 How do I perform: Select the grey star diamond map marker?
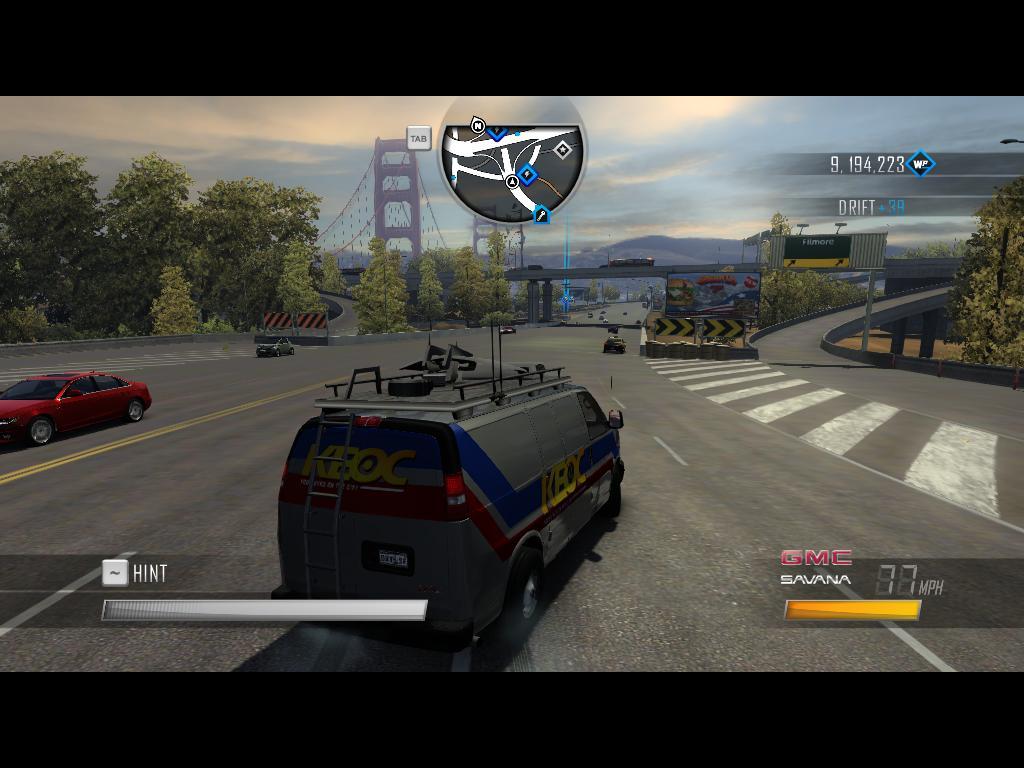point(563,150)
